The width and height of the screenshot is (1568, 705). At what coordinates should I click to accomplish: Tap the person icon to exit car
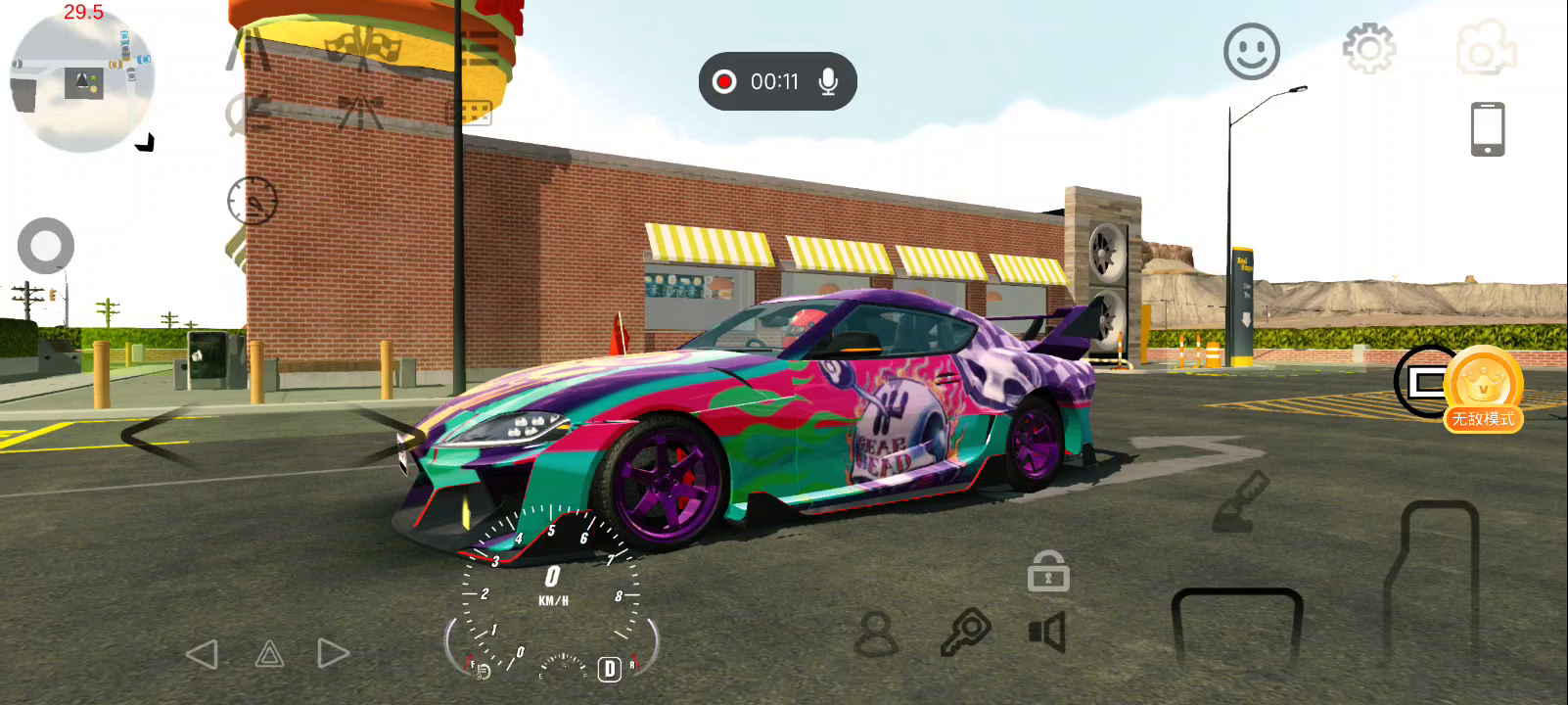(x=876, y=634)
